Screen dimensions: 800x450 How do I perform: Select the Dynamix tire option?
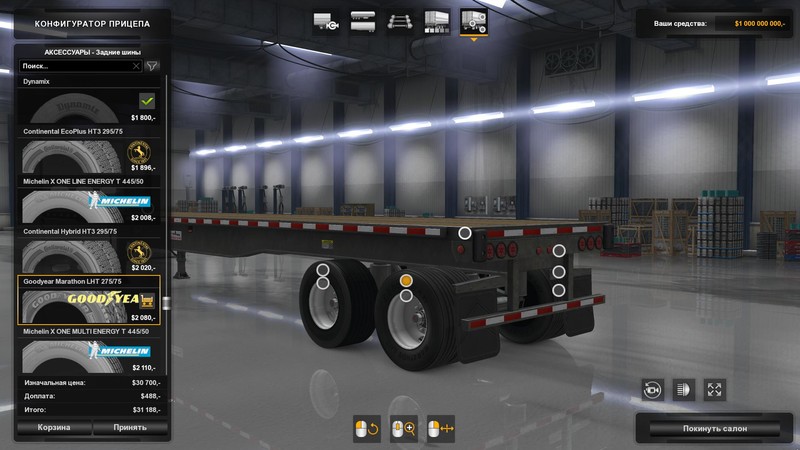[88, 105]
